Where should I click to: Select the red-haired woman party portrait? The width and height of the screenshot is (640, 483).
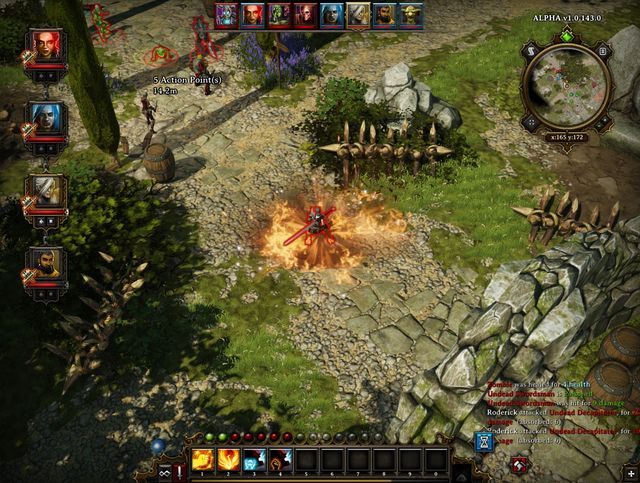click(47, 46)
